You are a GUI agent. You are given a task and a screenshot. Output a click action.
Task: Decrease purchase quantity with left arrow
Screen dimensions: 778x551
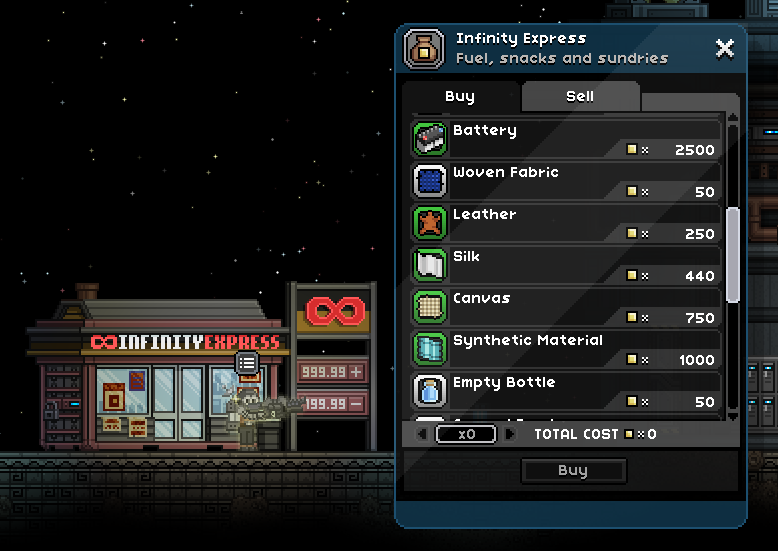tap(421, 435)
